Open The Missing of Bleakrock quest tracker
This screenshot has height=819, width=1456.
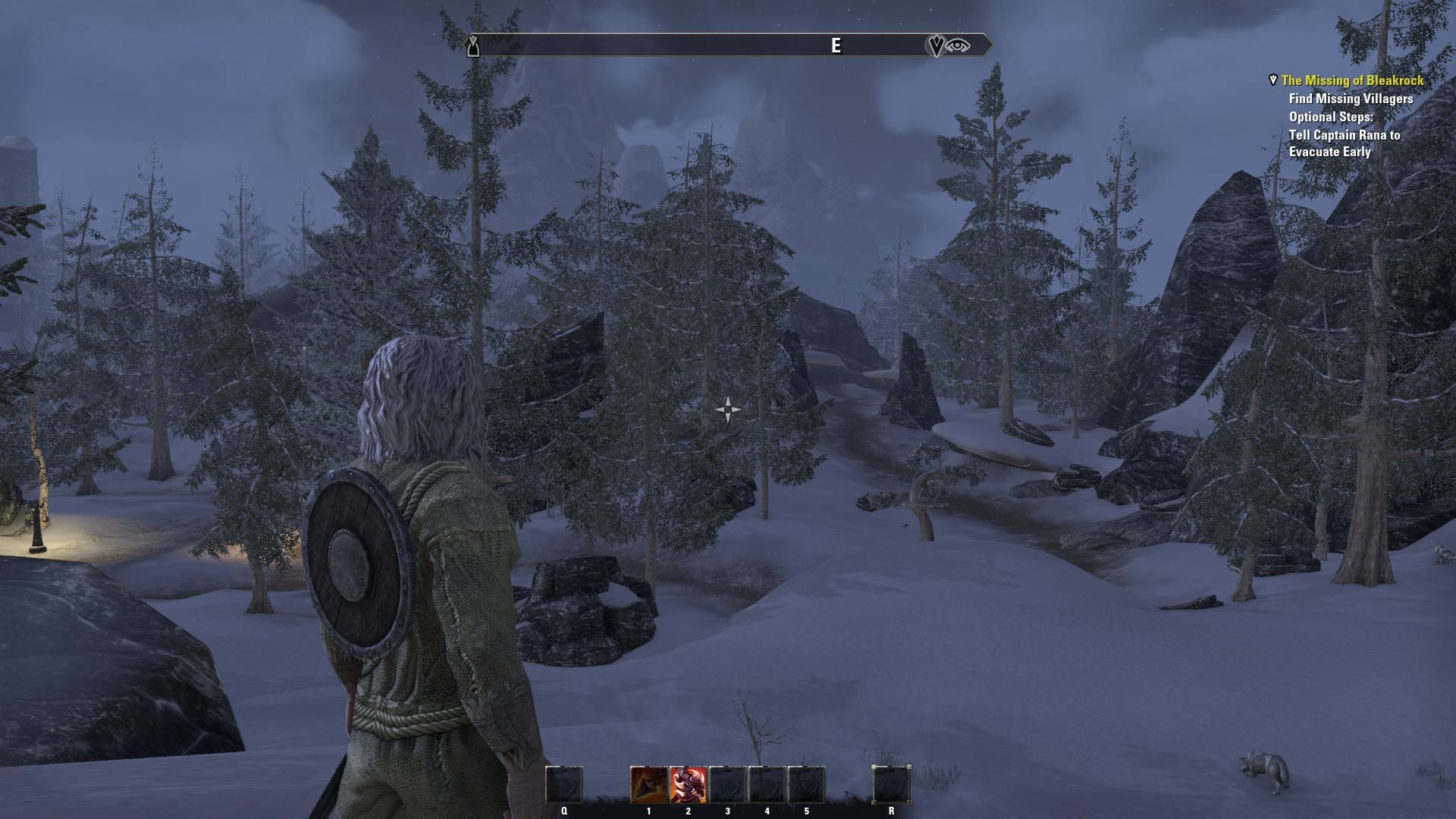point(1352,80)
